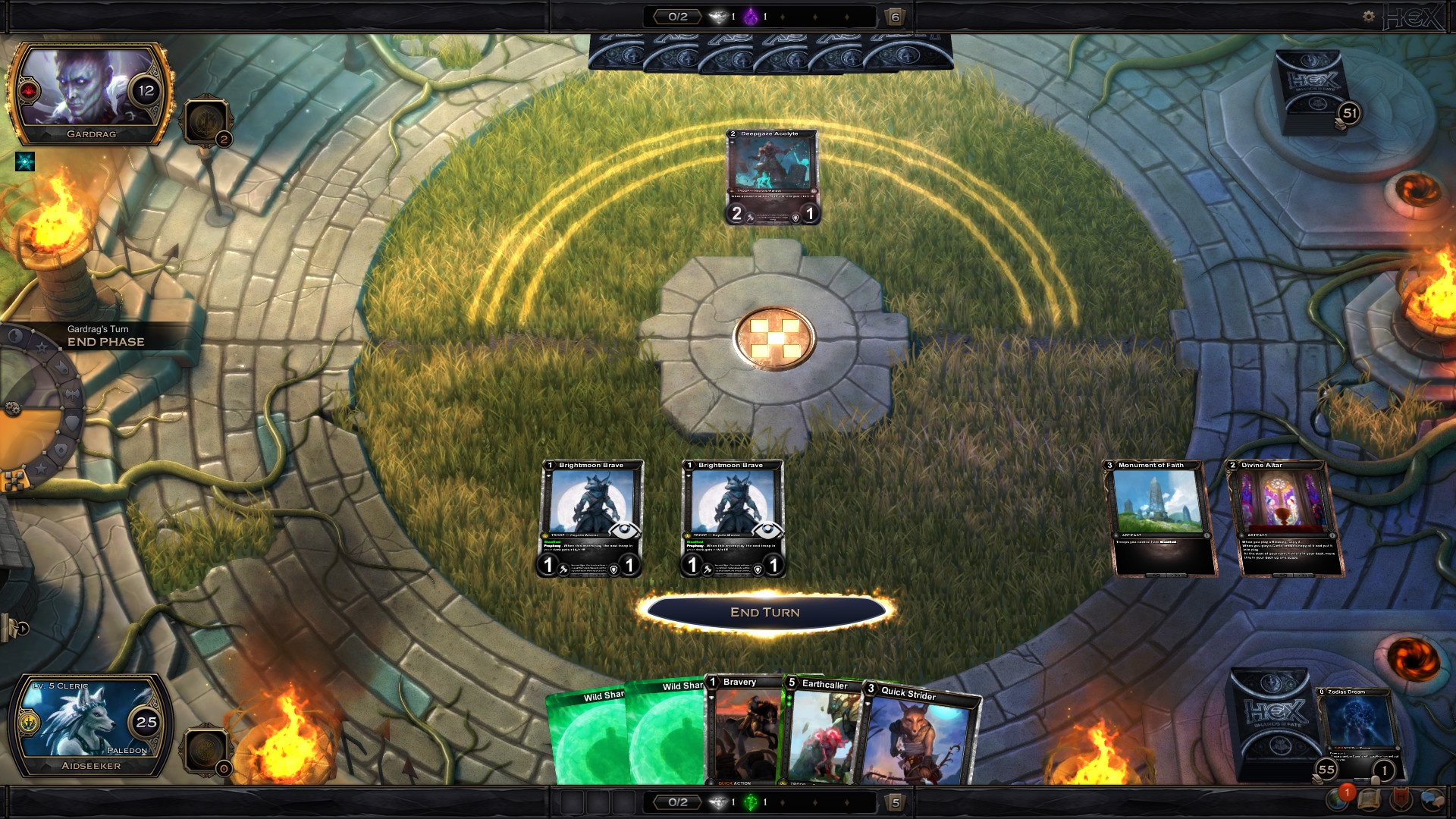Click the red notification bubble showing 1
Screen dimensions: 1456x819
coord(1348,793)
